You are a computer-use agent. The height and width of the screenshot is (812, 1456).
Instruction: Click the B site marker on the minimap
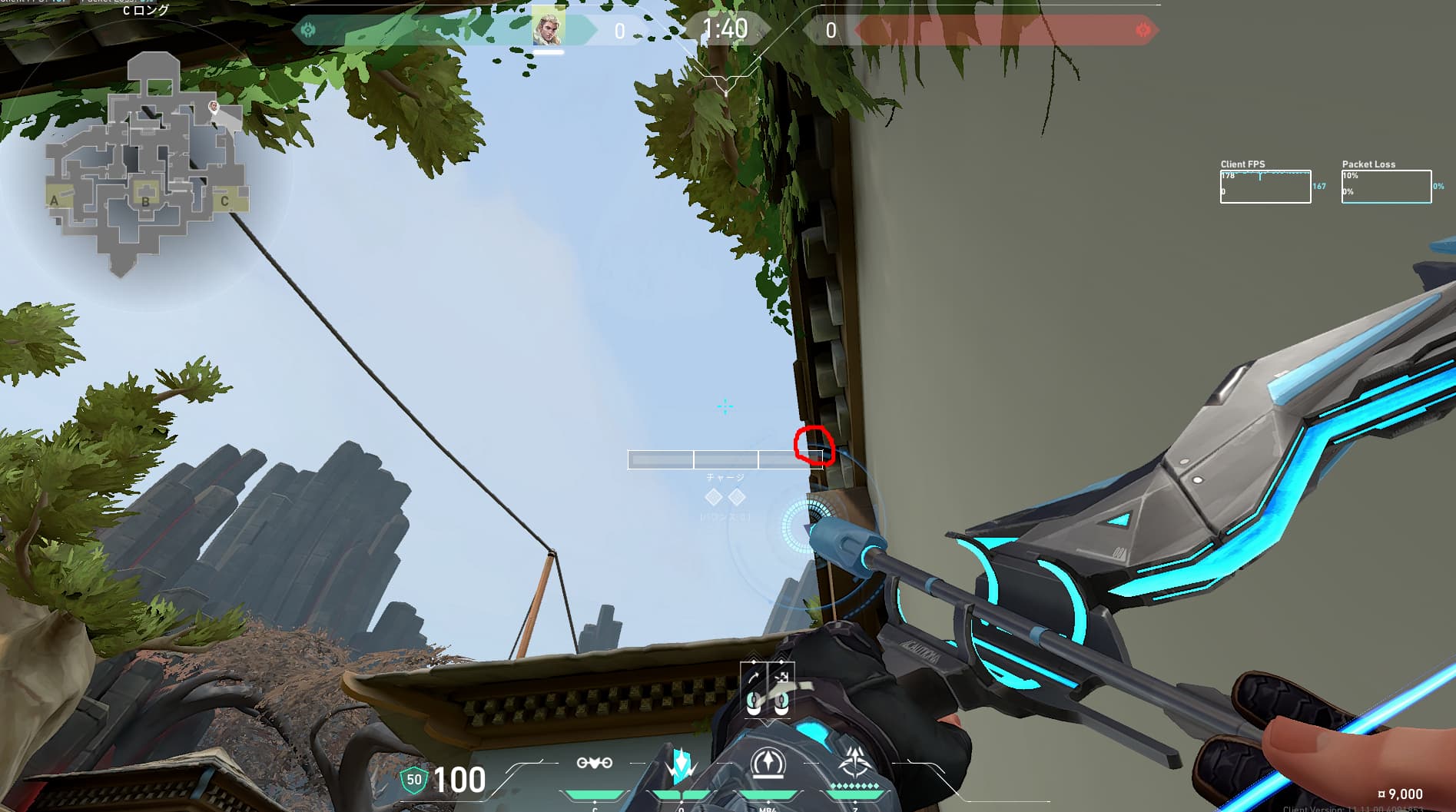145,201
